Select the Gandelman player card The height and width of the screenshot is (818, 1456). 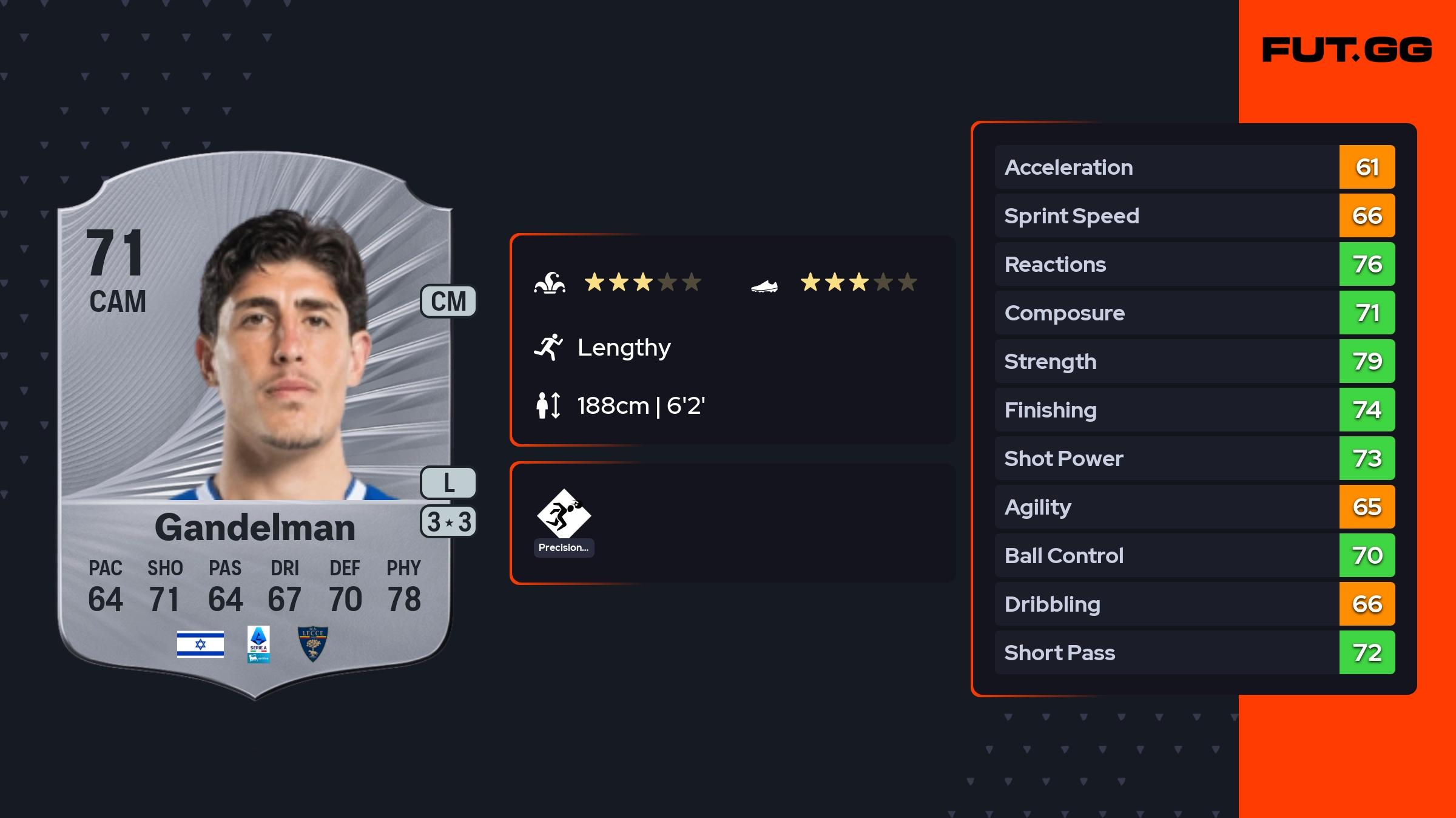click(255, 425)
